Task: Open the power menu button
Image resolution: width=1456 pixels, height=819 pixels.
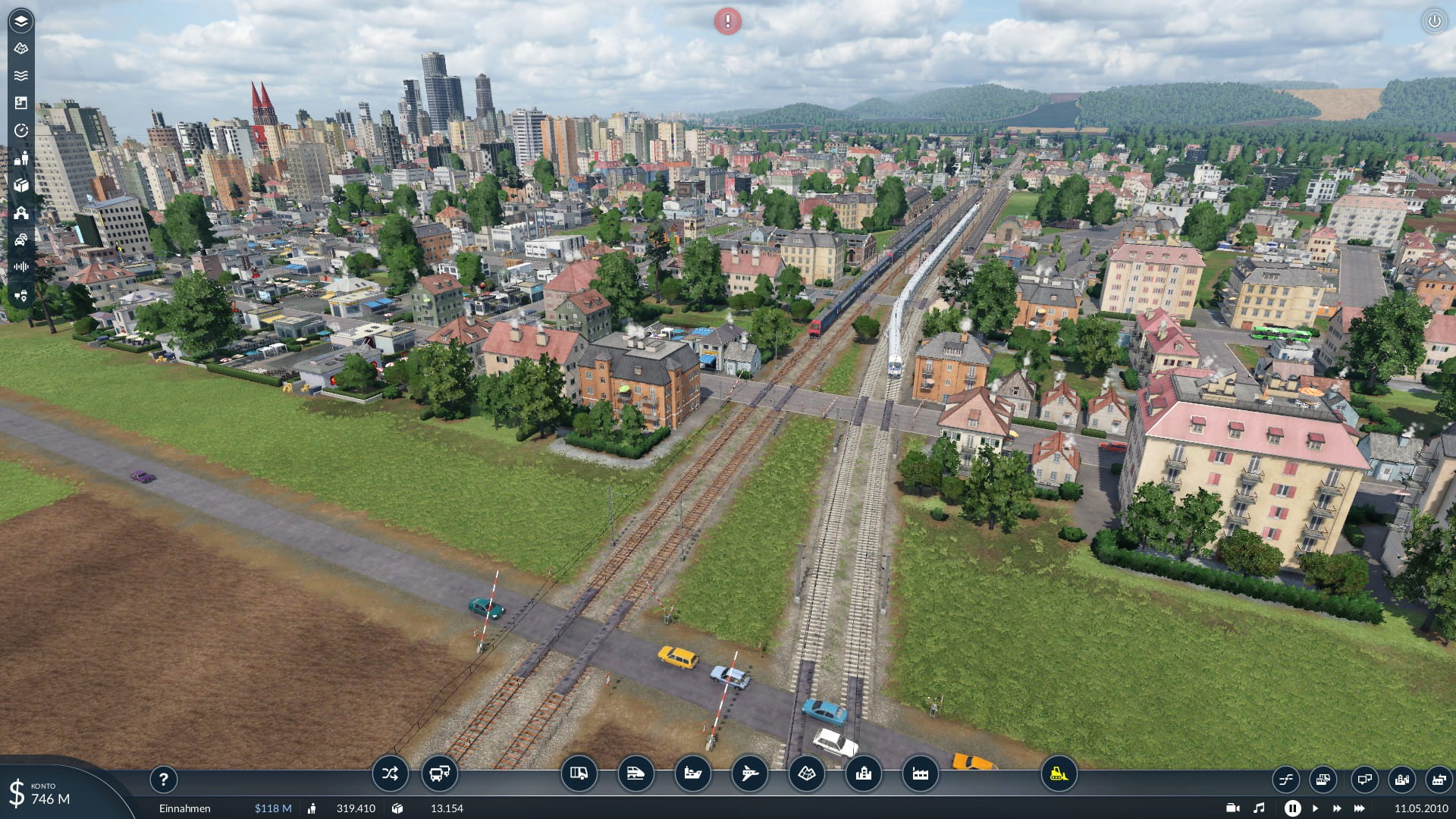Action: tap(1434, 21)
